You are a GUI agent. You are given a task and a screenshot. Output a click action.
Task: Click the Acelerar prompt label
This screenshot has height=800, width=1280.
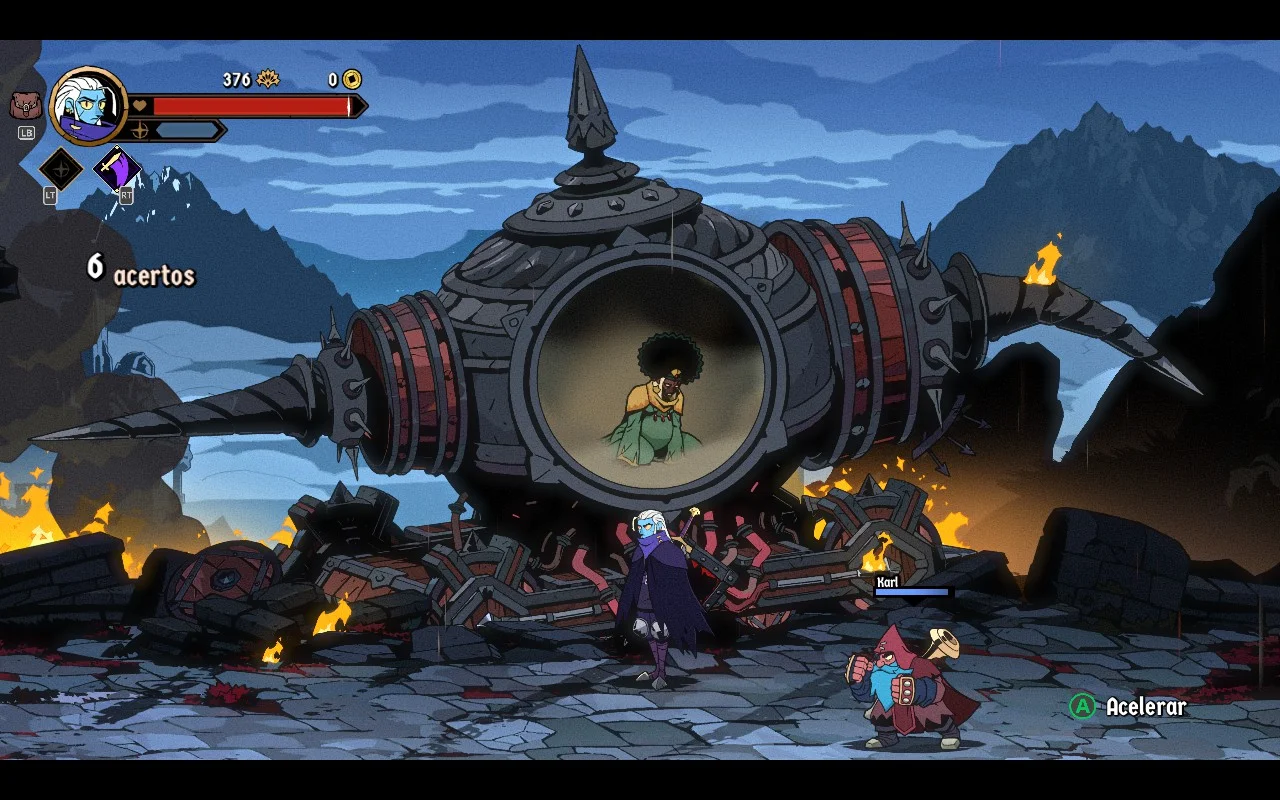1145,707
